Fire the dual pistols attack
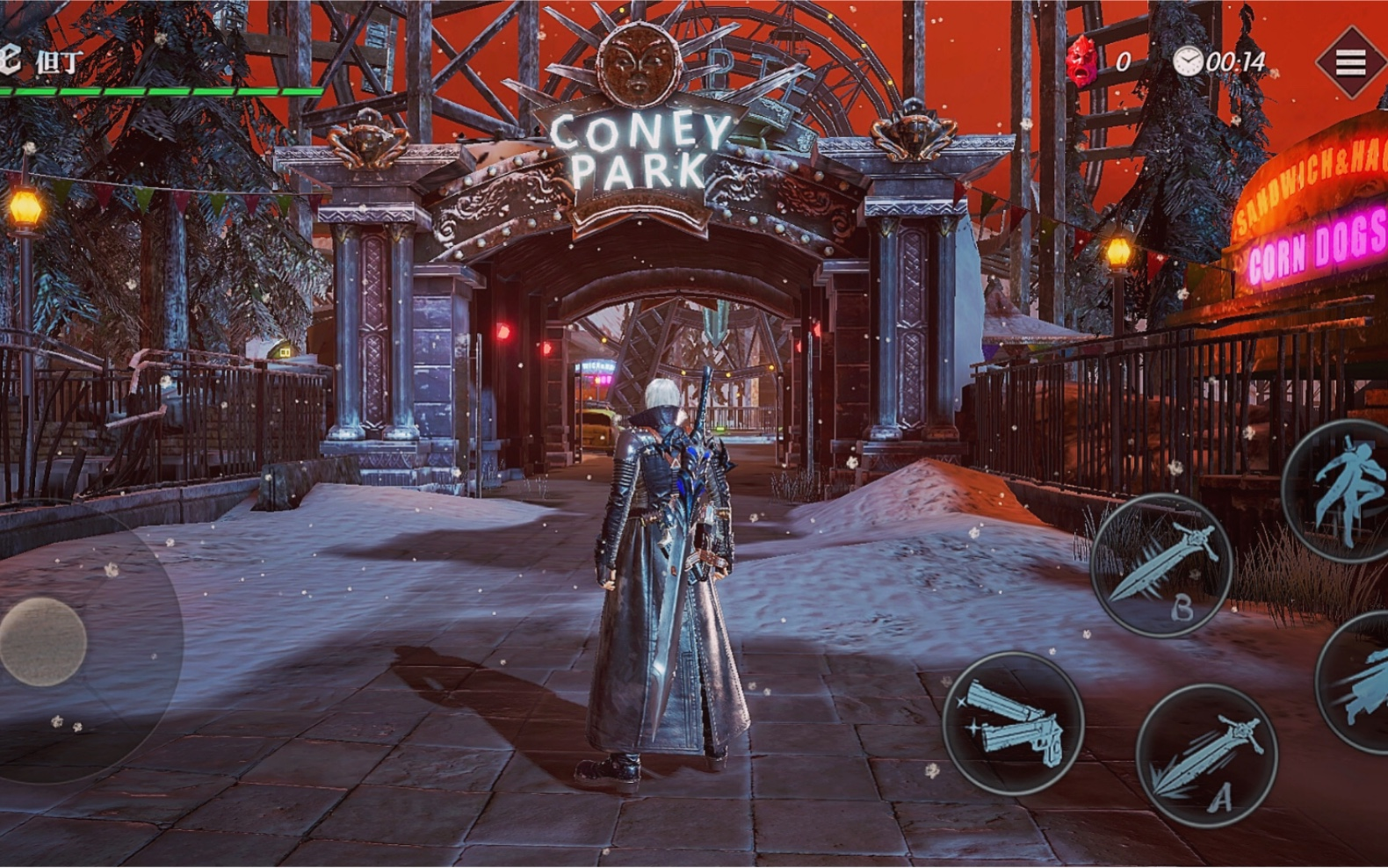 1013,724
